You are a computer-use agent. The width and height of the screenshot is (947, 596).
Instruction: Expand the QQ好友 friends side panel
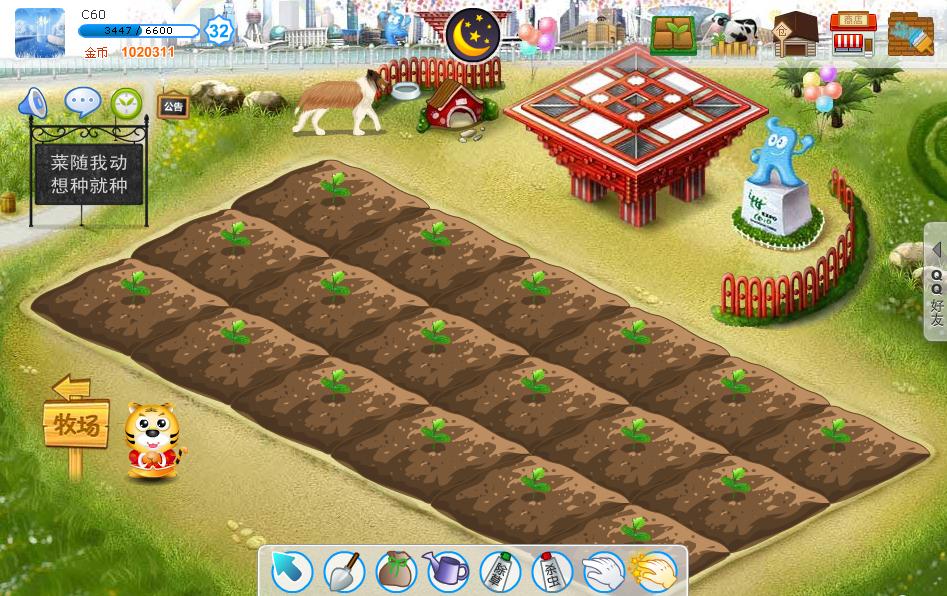[936, 282]
